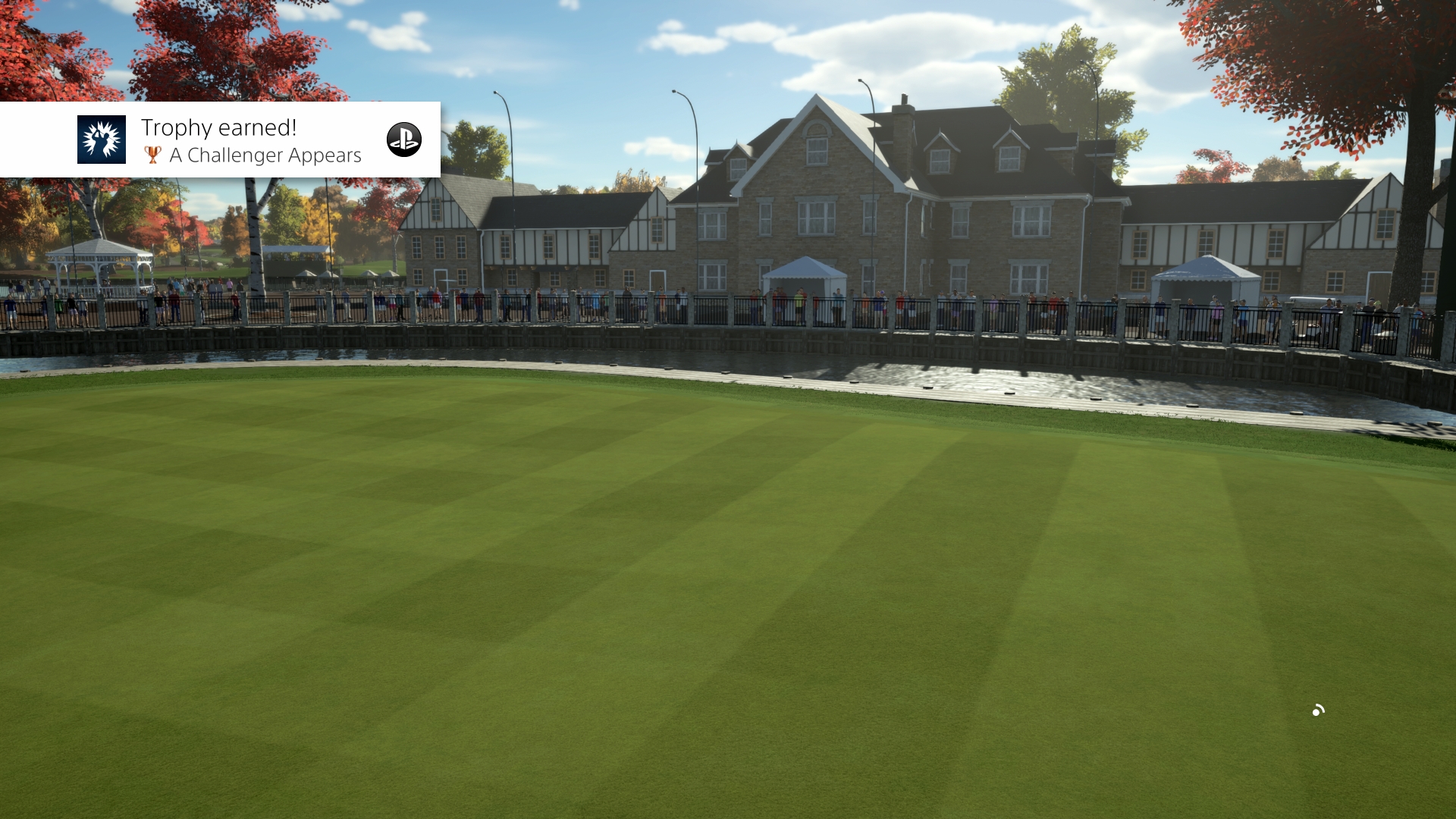Click the bronze trophy cup icon
Viewport: 1456px width, 819px height.
(152, 155)
